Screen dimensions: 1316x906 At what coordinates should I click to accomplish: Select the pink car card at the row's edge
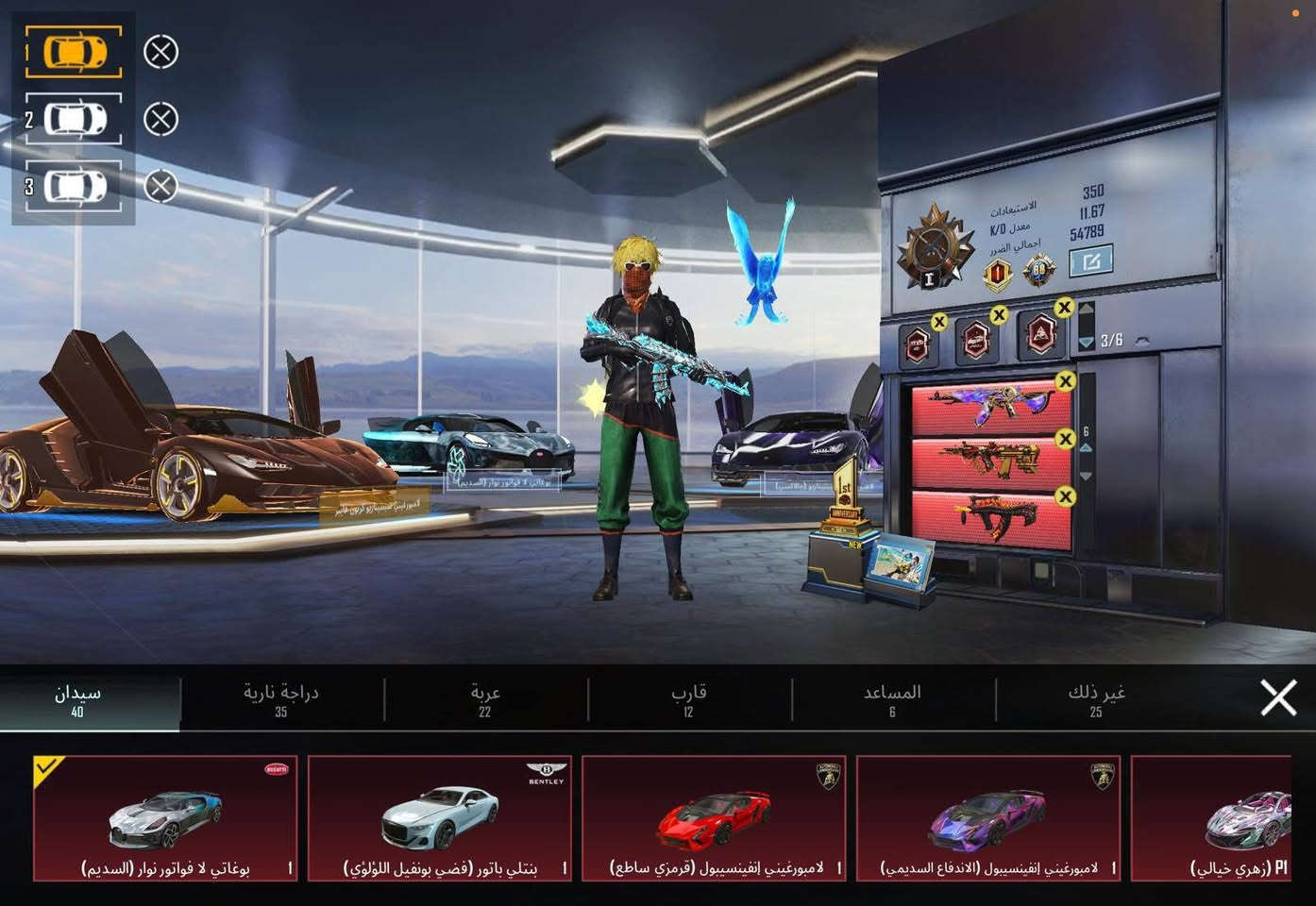click(1213, 818)
